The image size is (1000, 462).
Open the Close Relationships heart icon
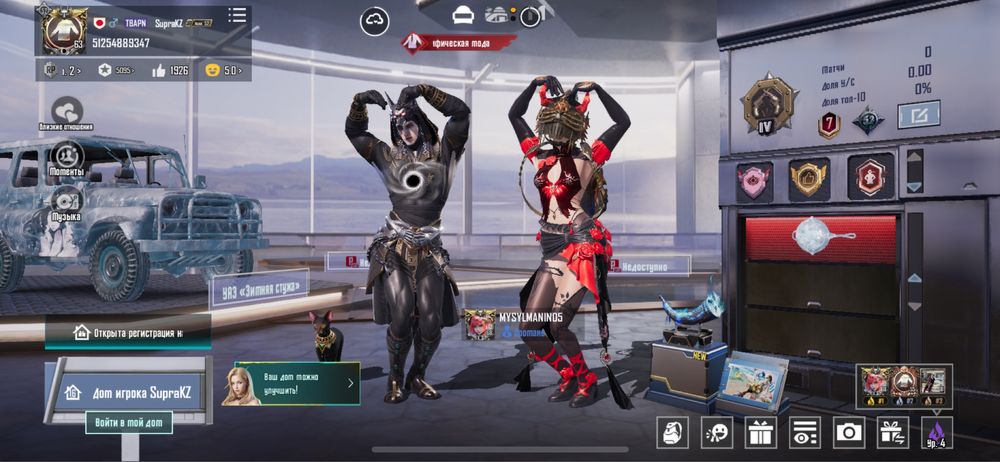point(67,110)
